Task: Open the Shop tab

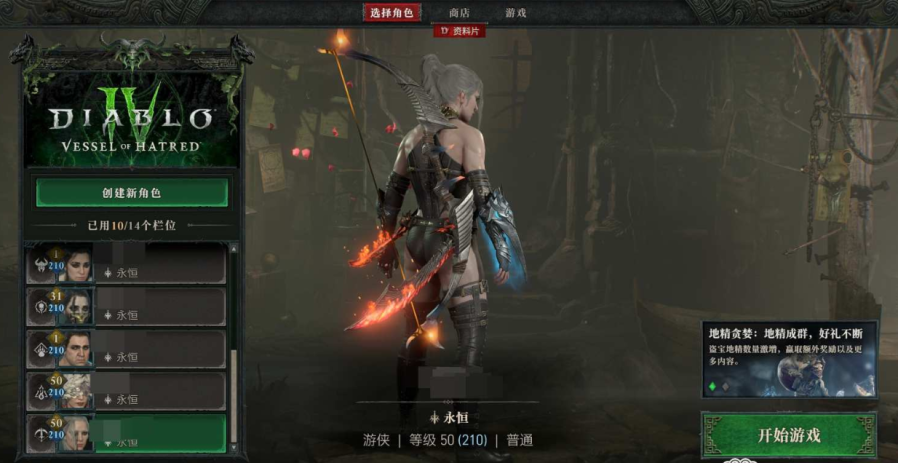Action: (459, 13)
